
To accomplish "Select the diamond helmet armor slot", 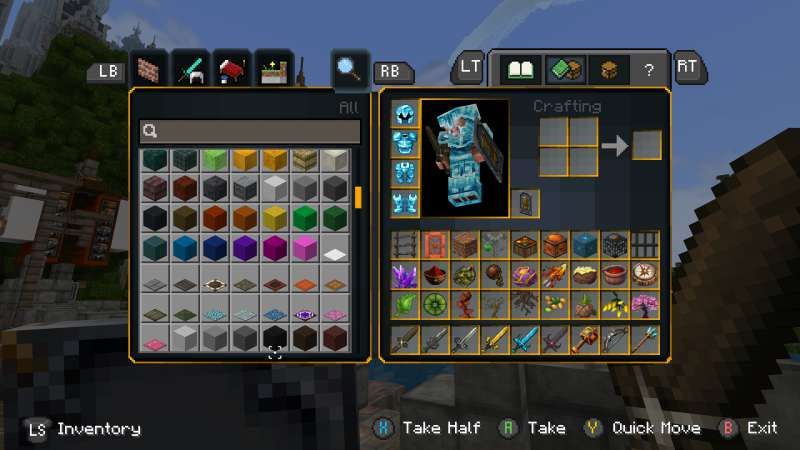I will pyautogui.click(x=404, y=114).
